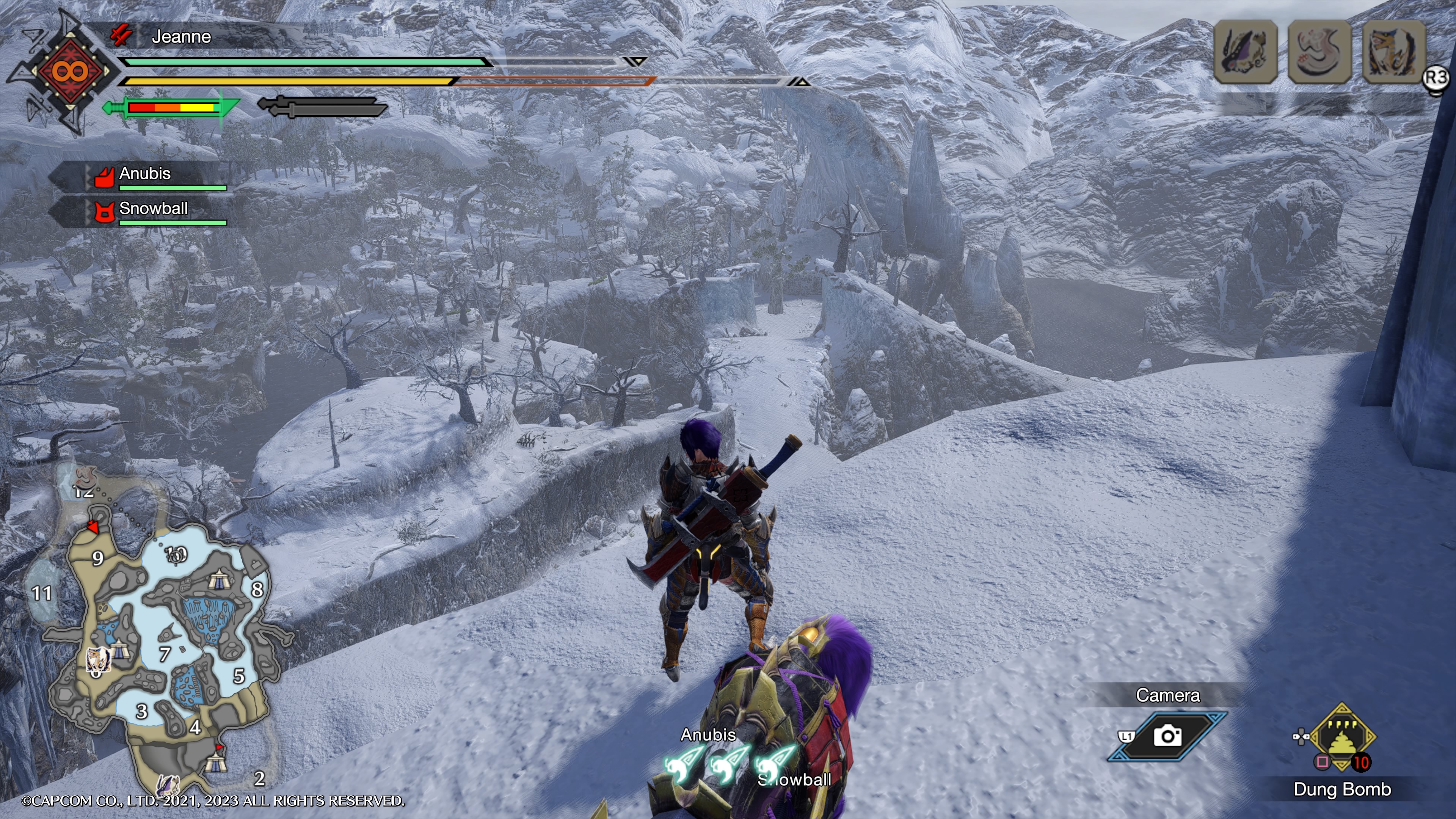The height and width of the screenshot is (819, 1456).
Task: Click the player name Jeanne
Action: [181, 37]
